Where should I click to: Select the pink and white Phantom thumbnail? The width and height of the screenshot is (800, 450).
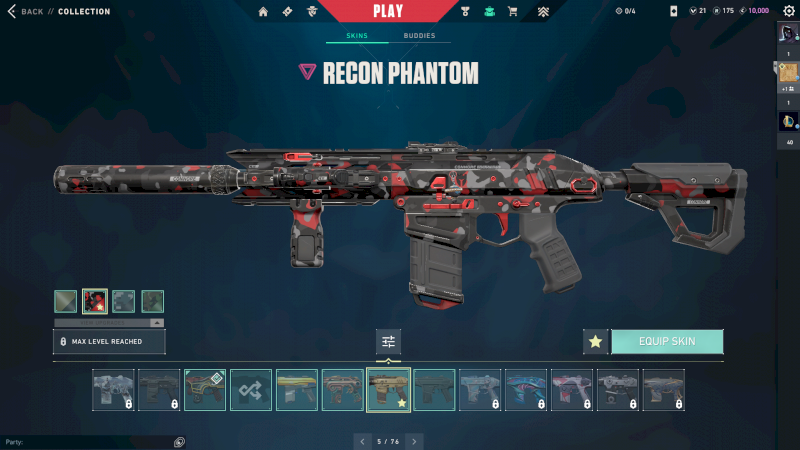pyautogui.click(x=571, y=390)
